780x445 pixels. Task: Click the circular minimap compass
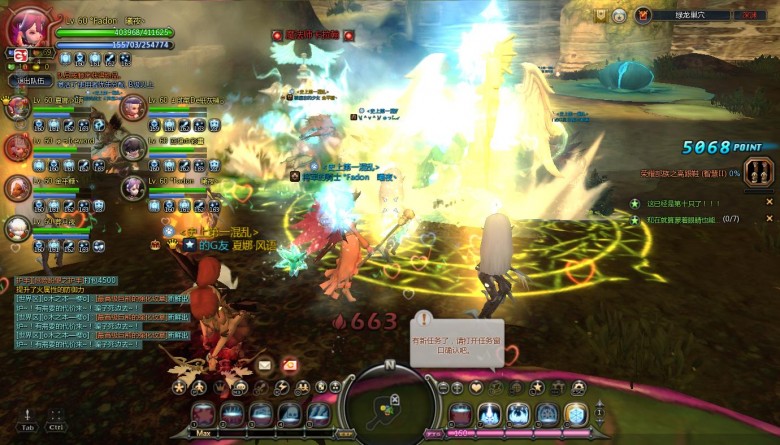pyautogui.click(x=390, y=405)
